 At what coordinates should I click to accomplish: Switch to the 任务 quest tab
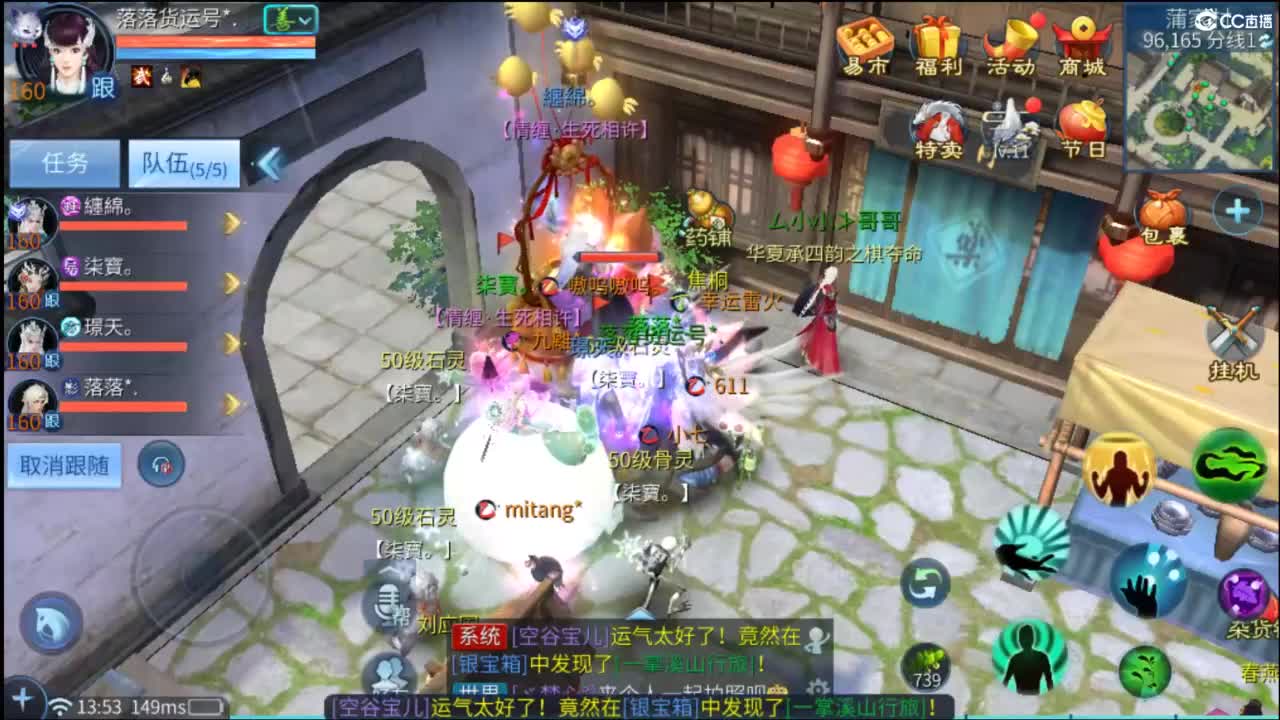65,163
